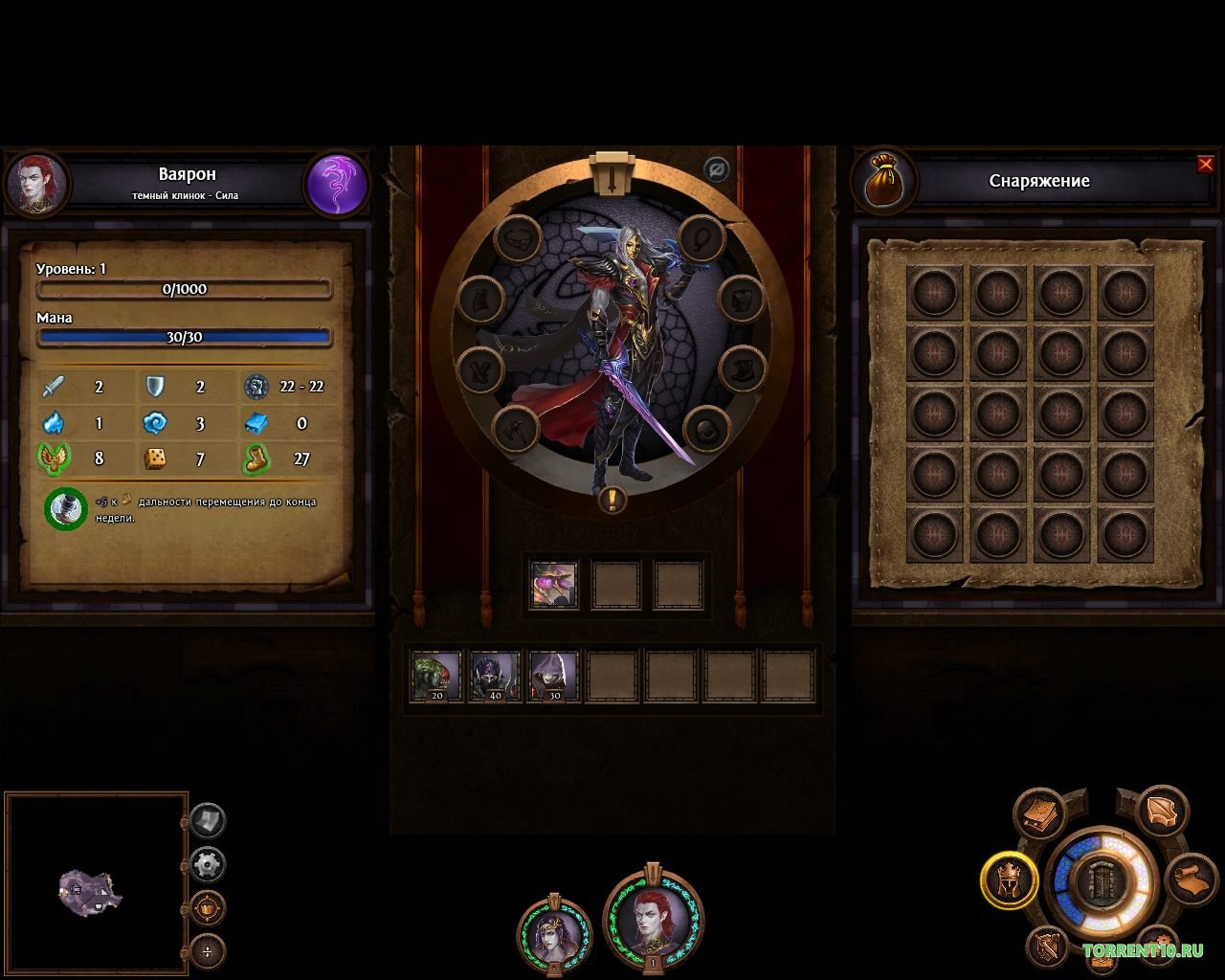Screen dimensions: 1225x980
Task: Select the green beast troop stack of 20
Action: tap(436, 676)
